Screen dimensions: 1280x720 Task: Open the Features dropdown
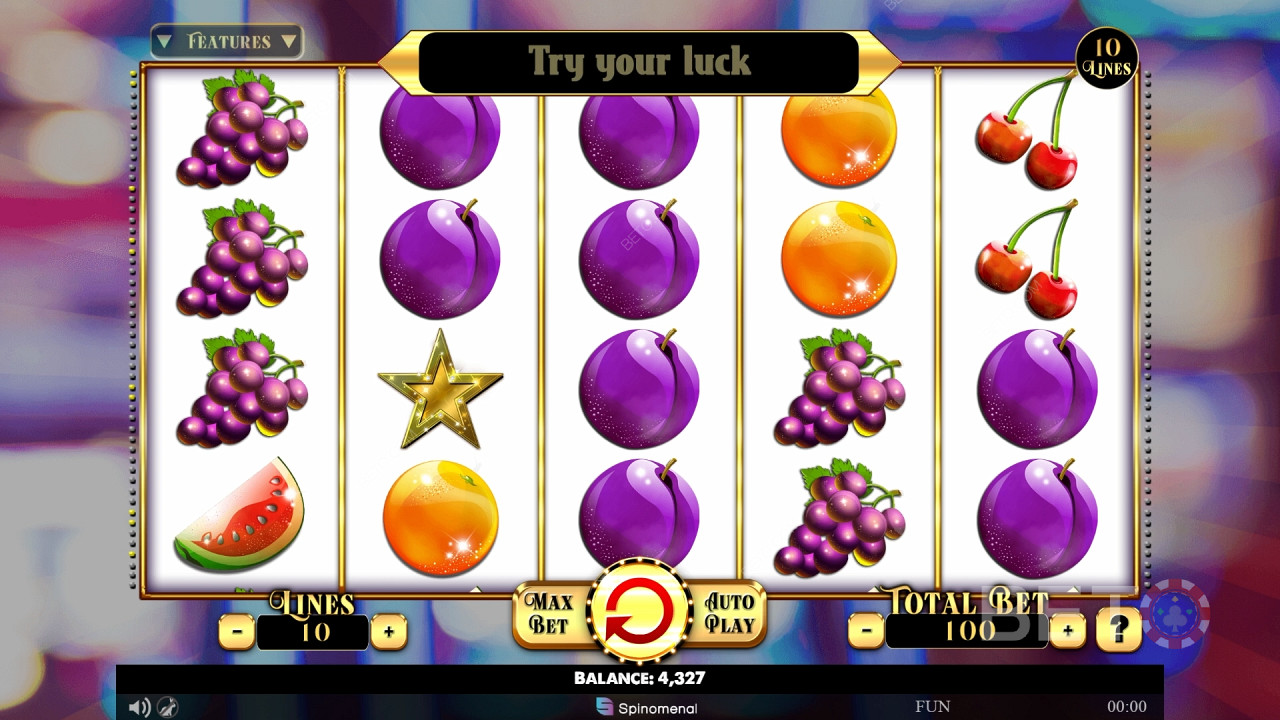[227, 42]
